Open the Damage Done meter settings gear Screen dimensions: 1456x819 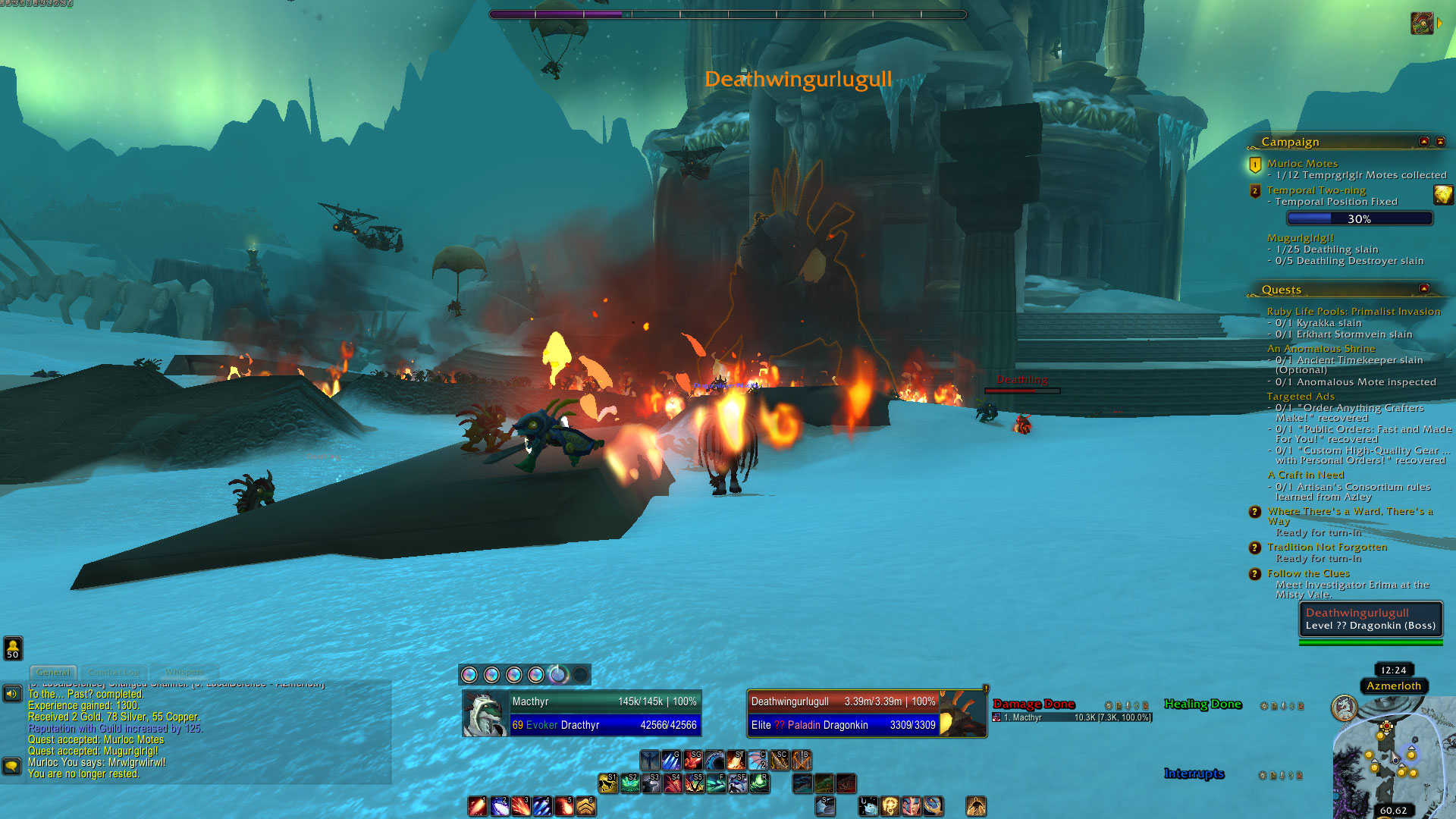coord(1109,706)
